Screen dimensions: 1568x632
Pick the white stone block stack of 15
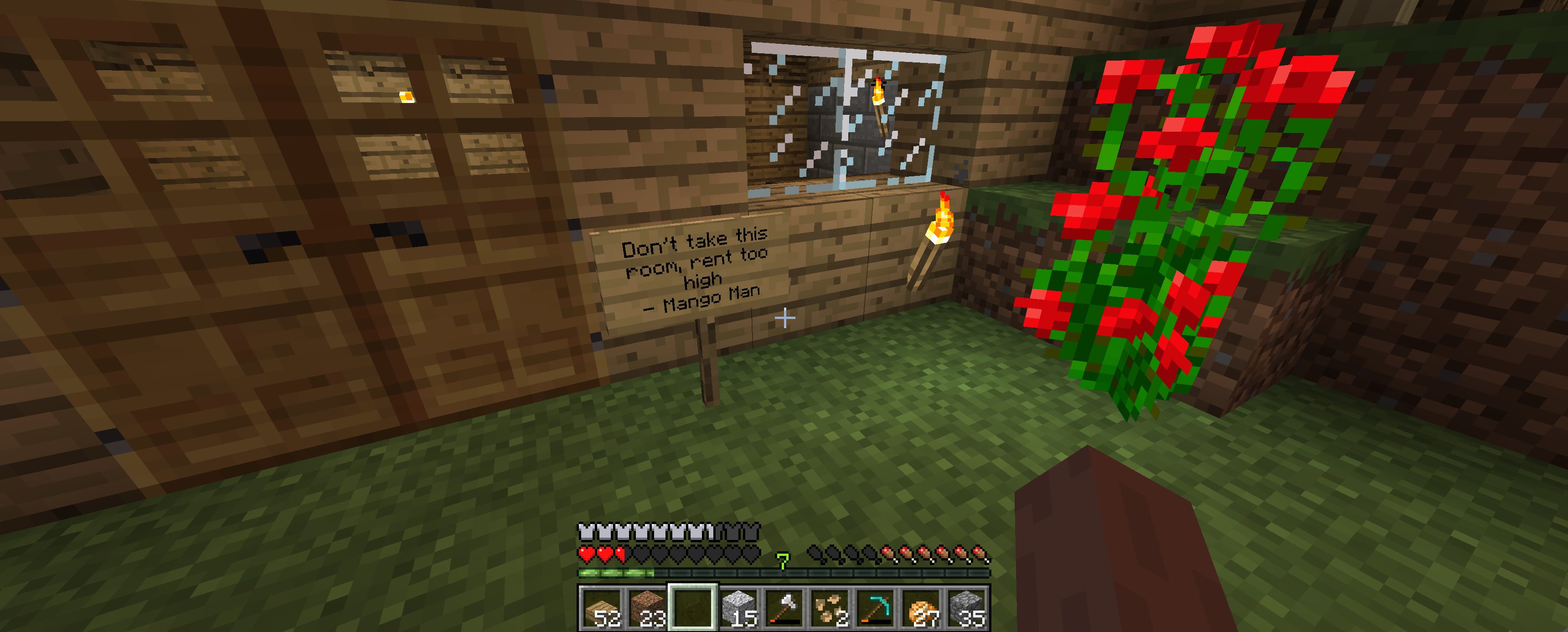tap(739, 608)
